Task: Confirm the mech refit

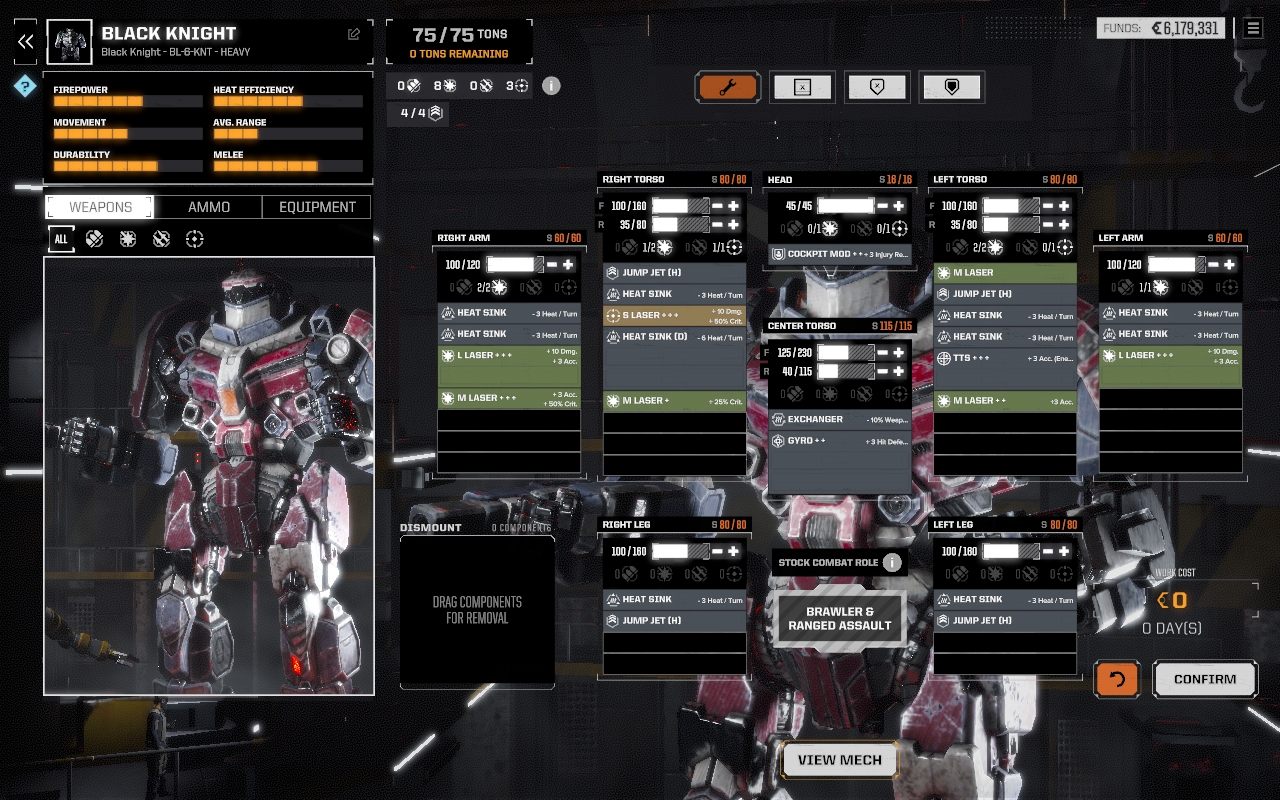Action: coord(1204,679)
